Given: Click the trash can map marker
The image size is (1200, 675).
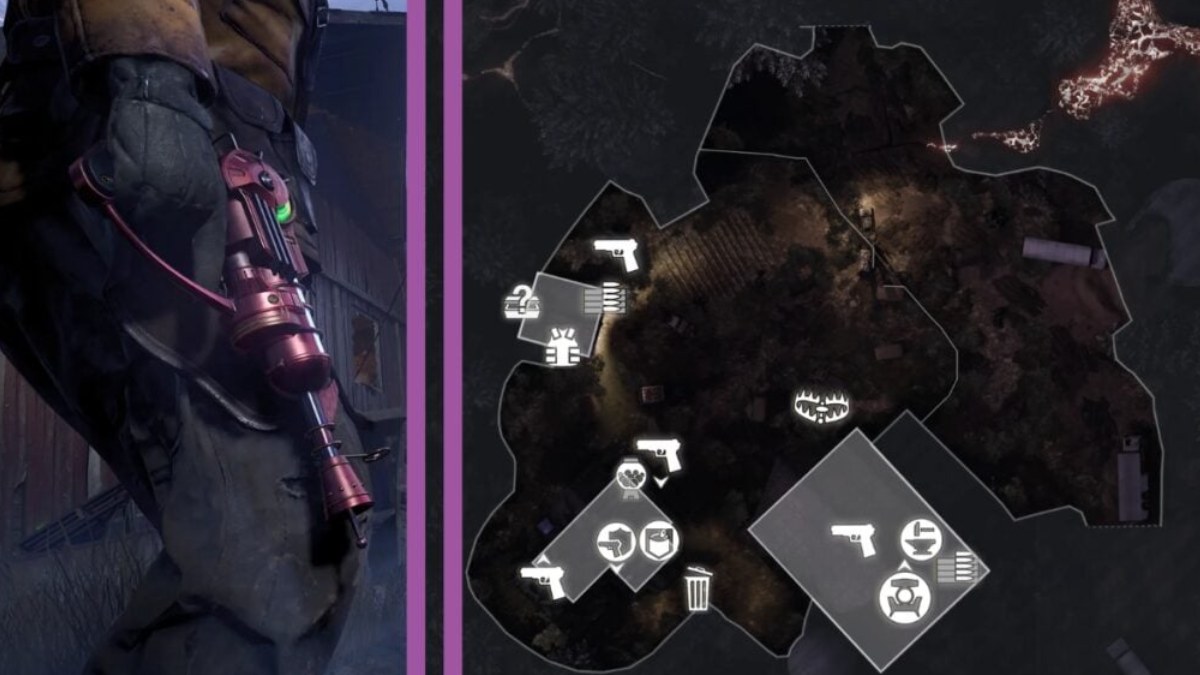Looking at the screenshot, I should pos(698,588).
